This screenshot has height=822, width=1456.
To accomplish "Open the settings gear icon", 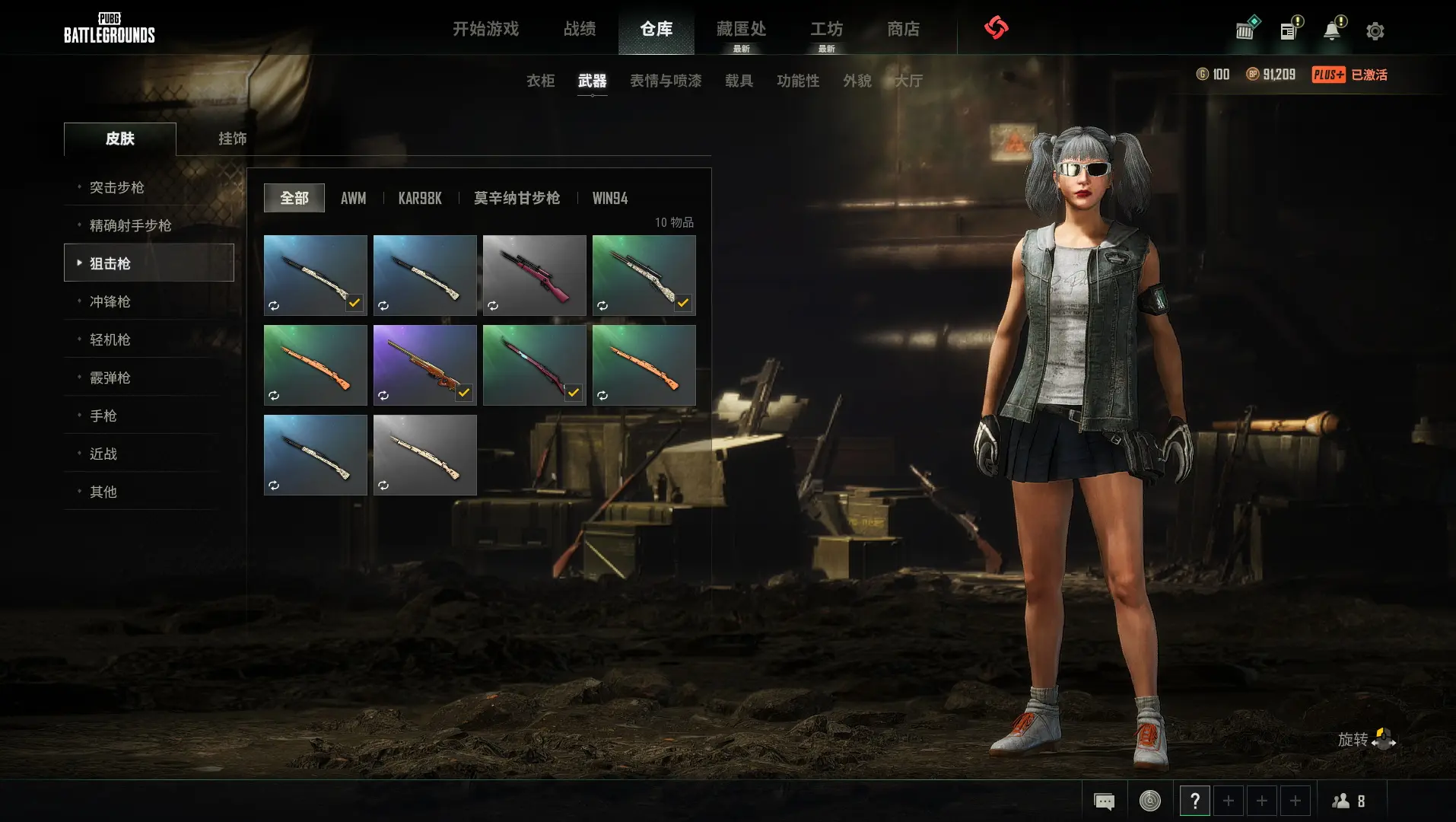I will click(x=1375, y=31).
